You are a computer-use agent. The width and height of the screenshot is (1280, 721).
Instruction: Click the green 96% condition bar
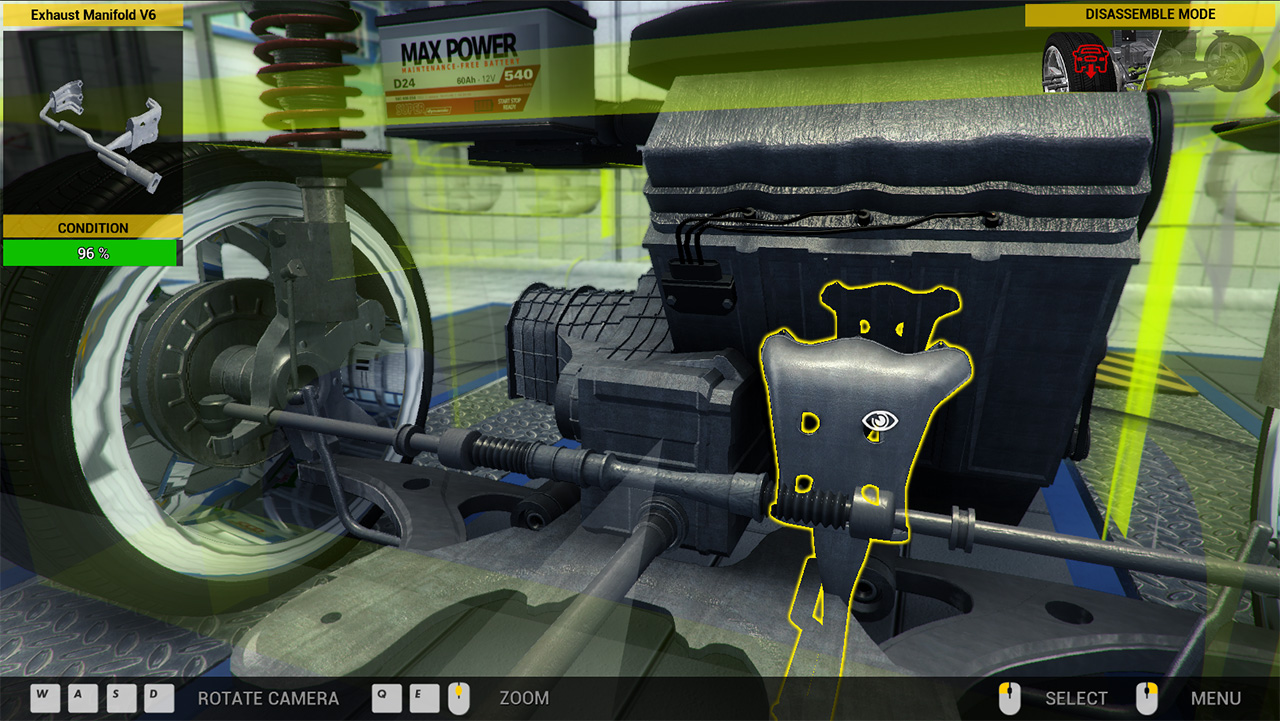(91, 252)
